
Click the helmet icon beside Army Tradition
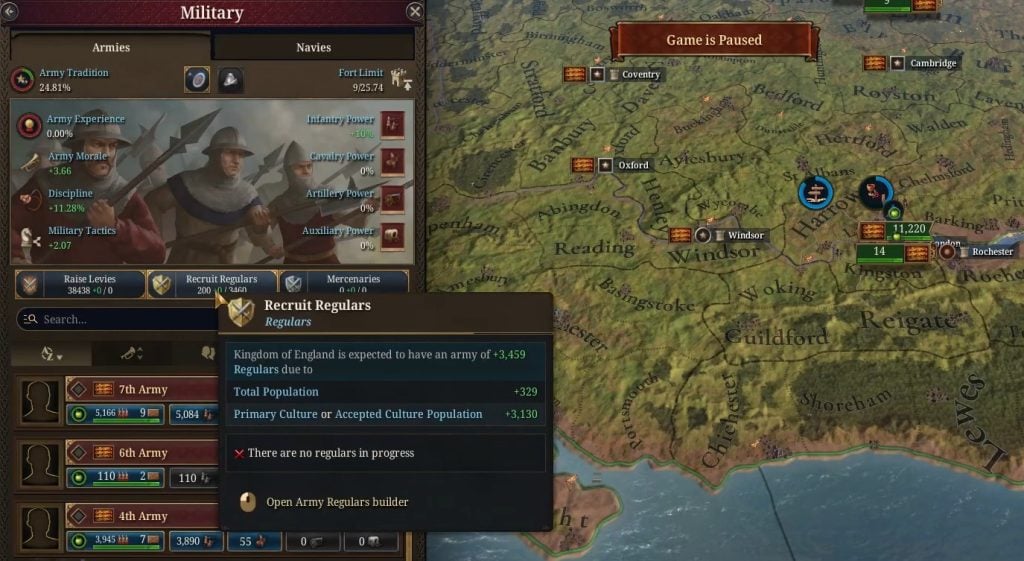point(231,80)
